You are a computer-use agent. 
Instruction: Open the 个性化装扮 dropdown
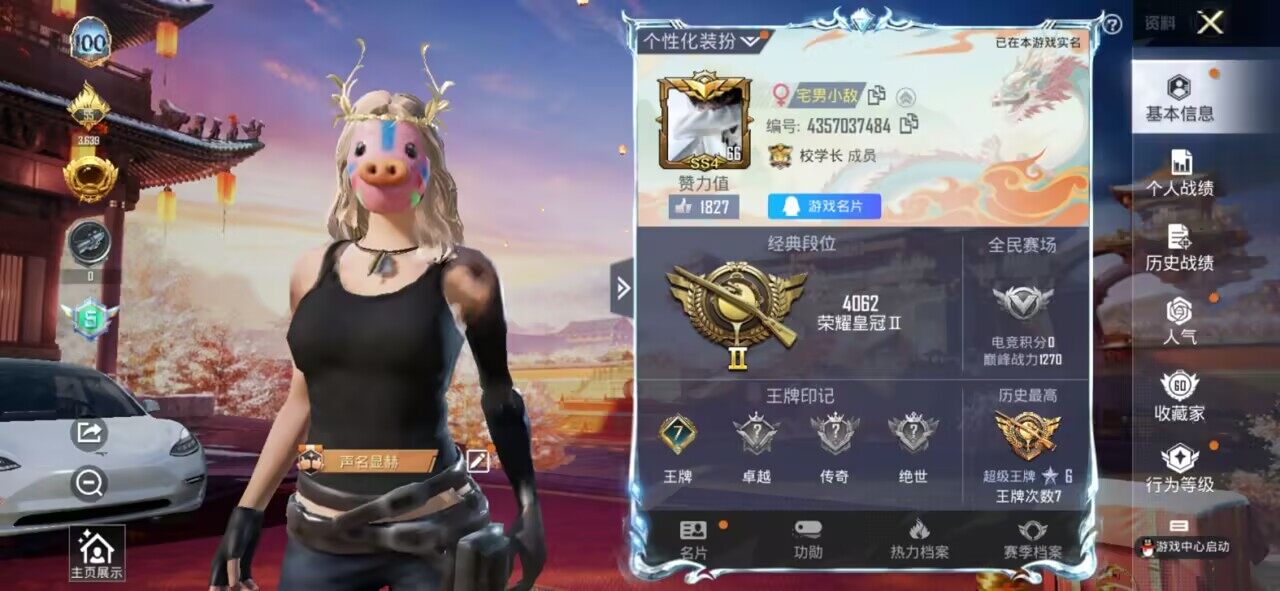(x=702, y=41)
